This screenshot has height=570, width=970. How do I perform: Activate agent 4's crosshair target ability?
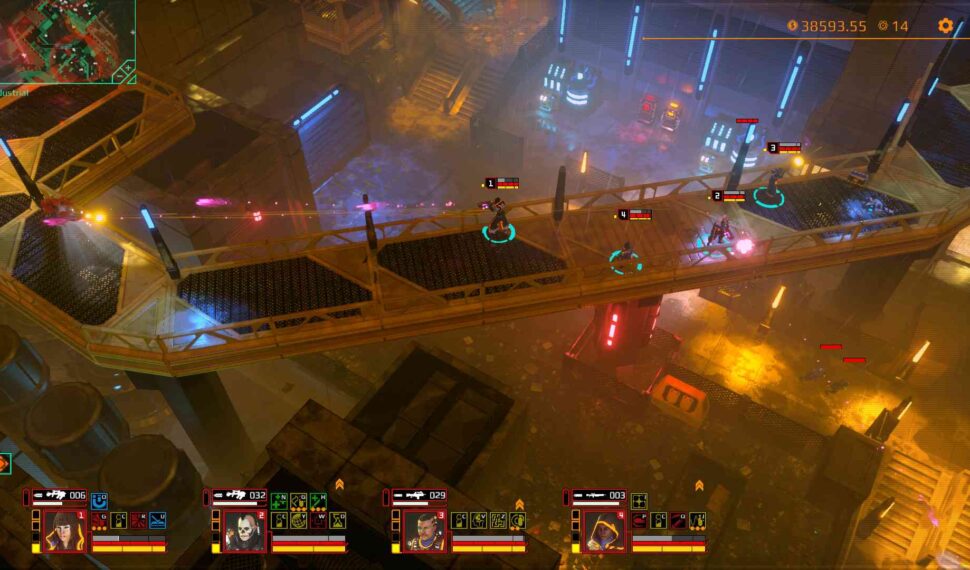639,500
